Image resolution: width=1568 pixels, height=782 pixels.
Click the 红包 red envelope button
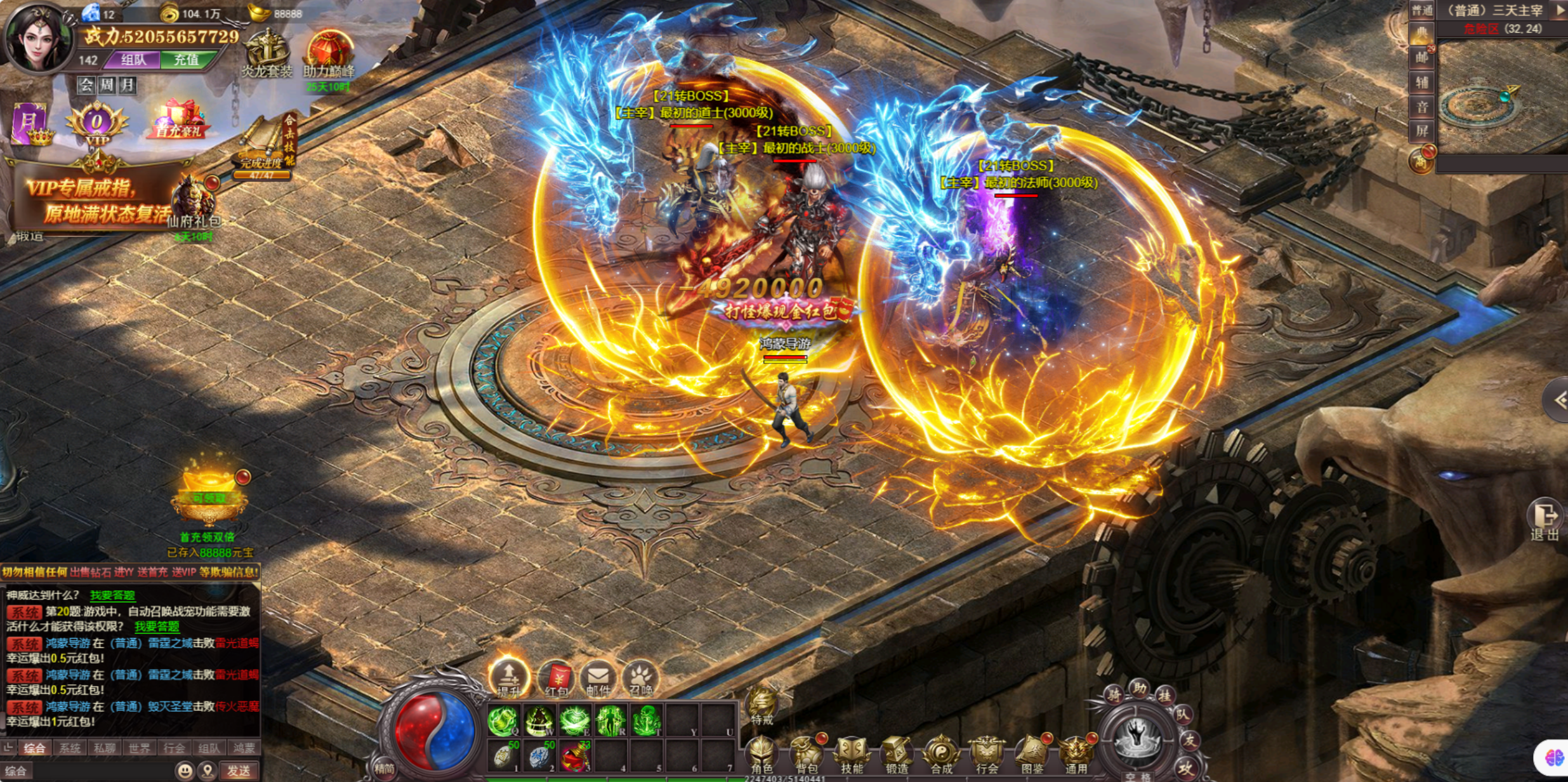556,679
